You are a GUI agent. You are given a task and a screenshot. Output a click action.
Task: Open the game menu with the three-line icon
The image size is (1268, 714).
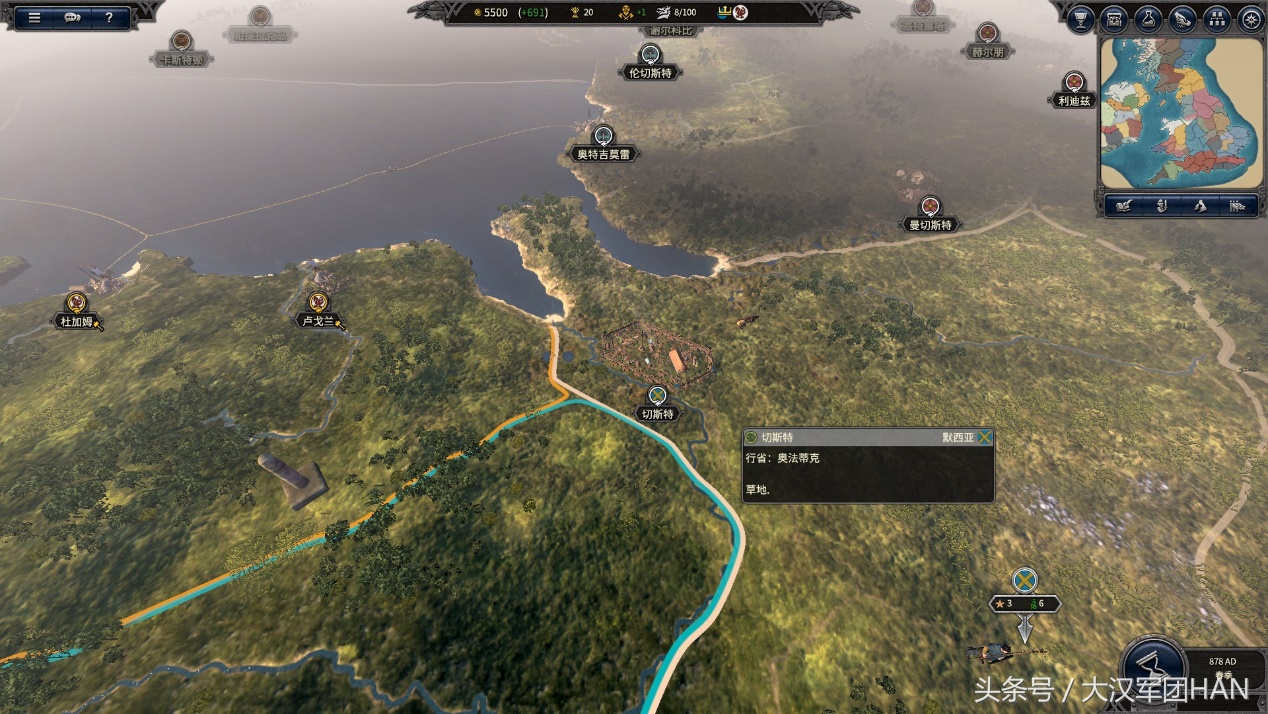click(34, 17)
